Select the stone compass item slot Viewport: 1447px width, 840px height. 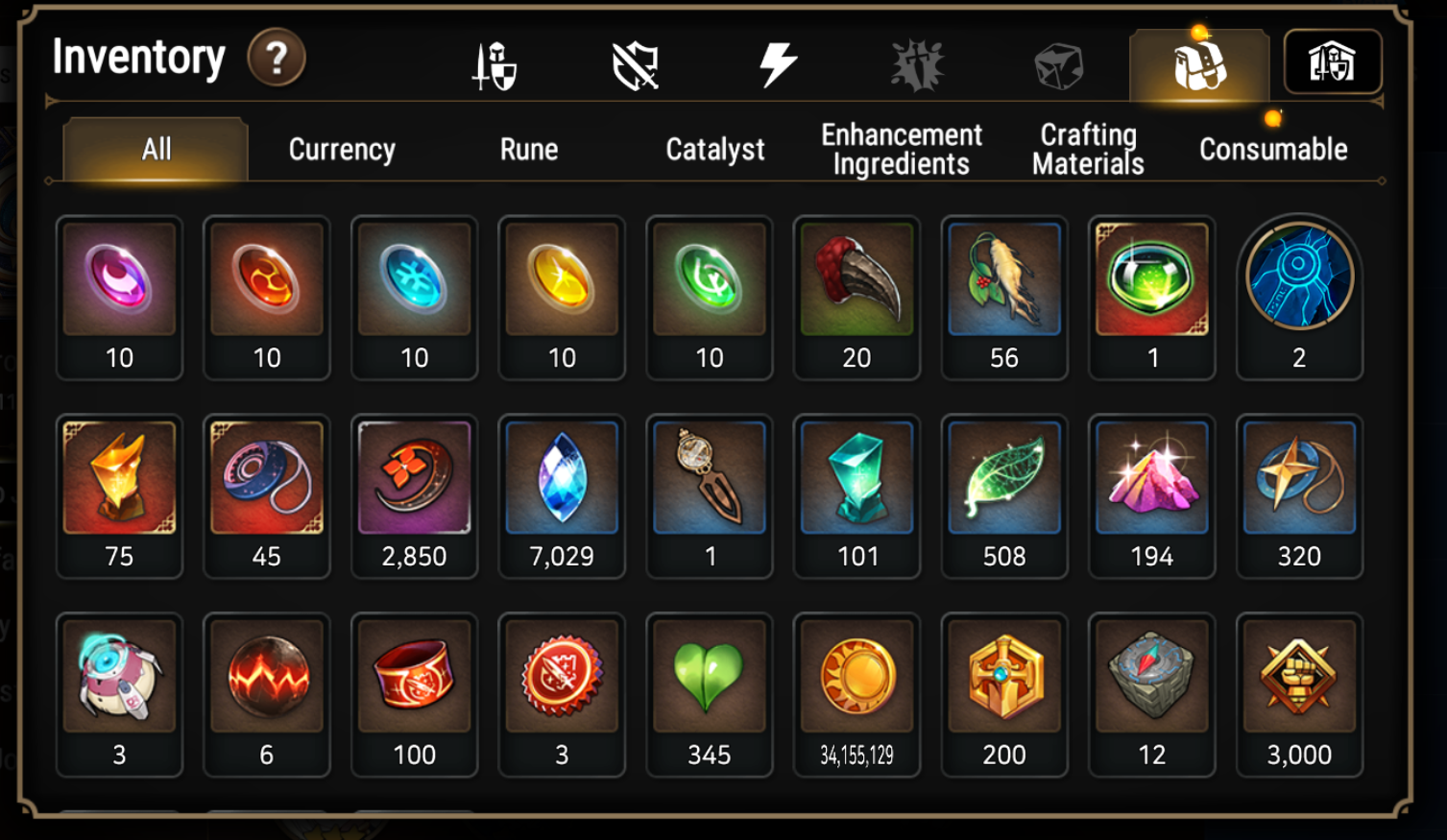1151,694
